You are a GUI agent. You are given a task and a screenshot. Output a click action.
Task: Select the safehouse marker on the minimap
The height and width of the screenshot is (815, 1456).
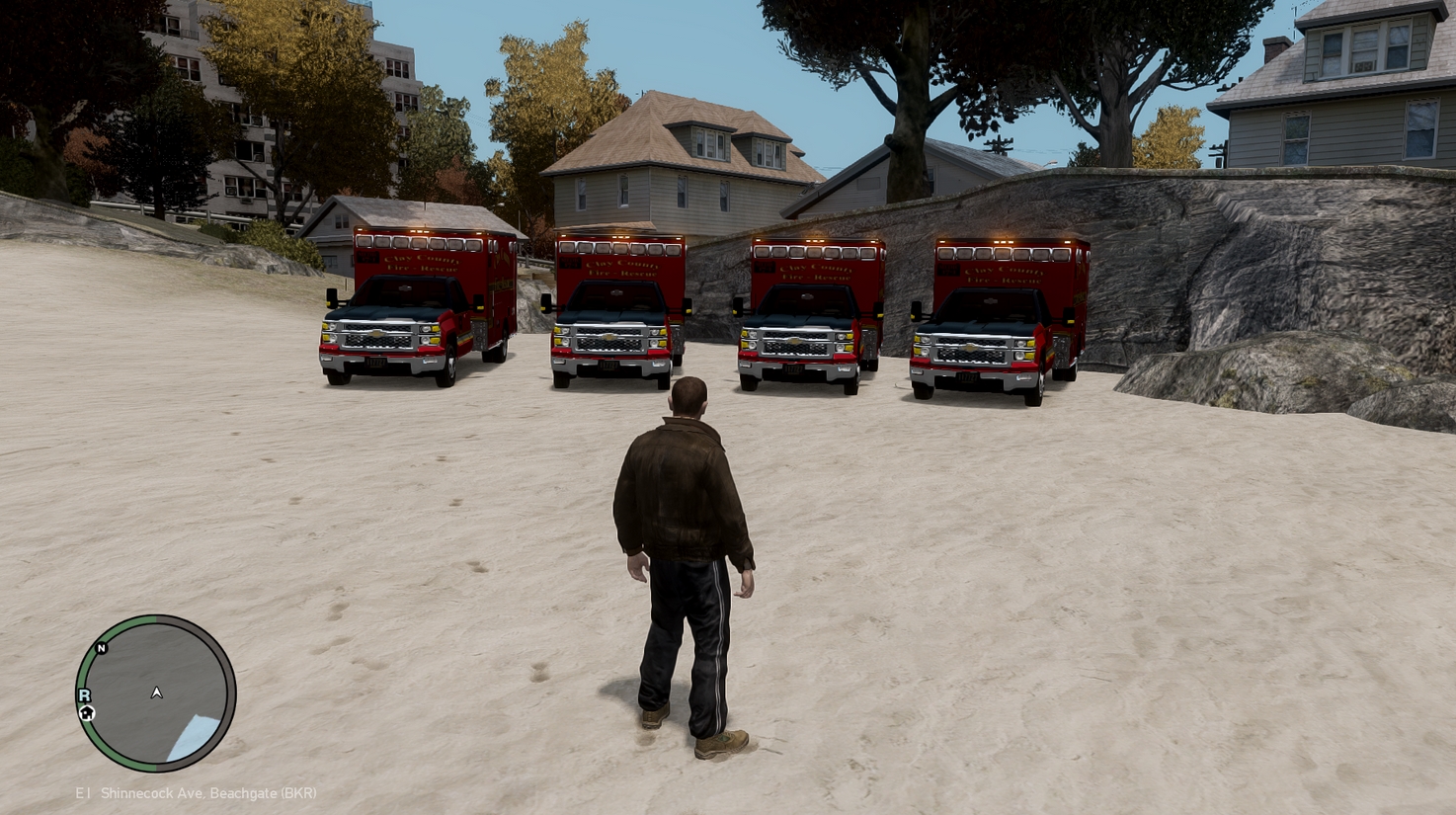click(x=87, y=712)
